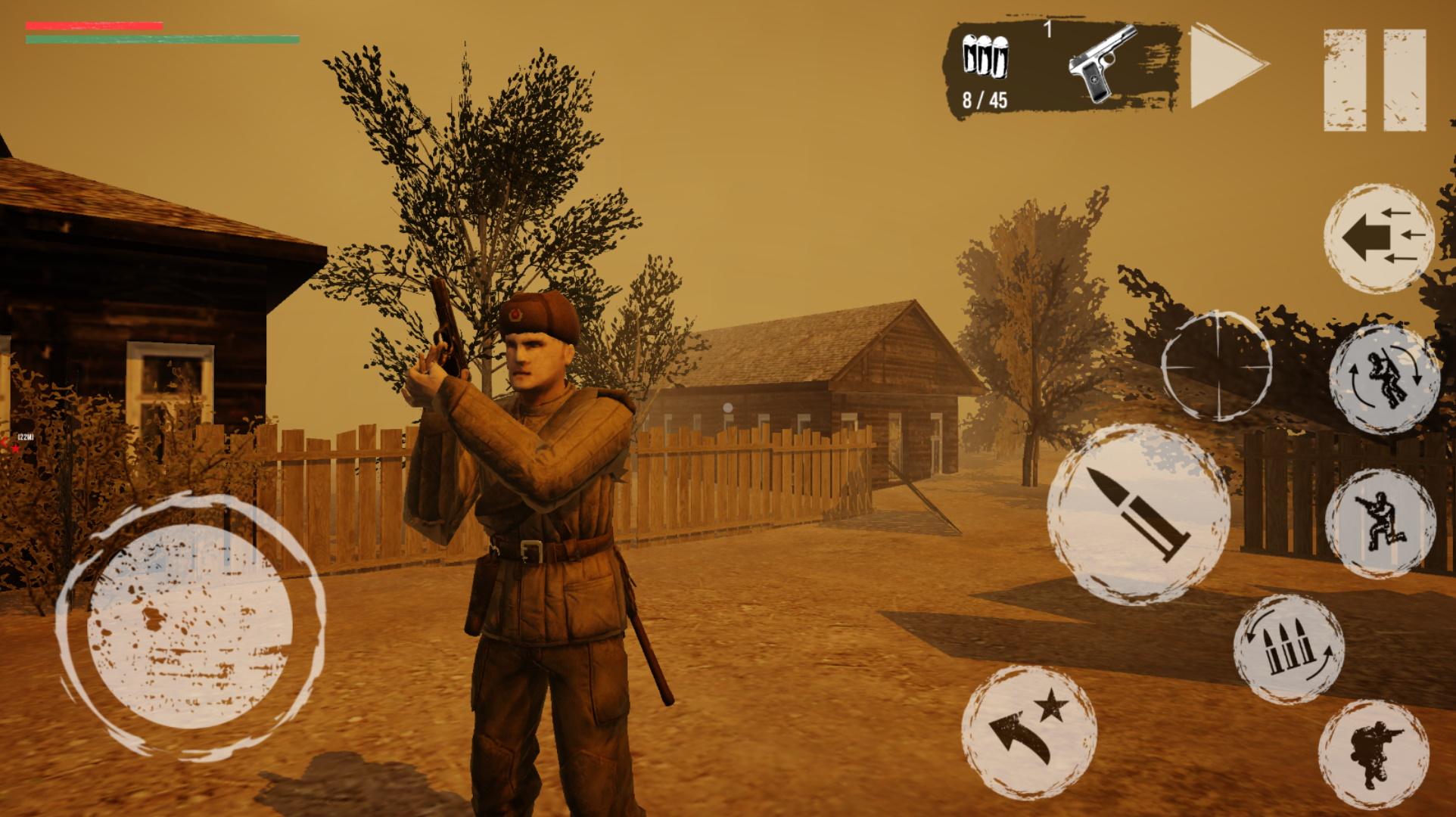Fire weapon using the bullet button

coord(1137,514)
